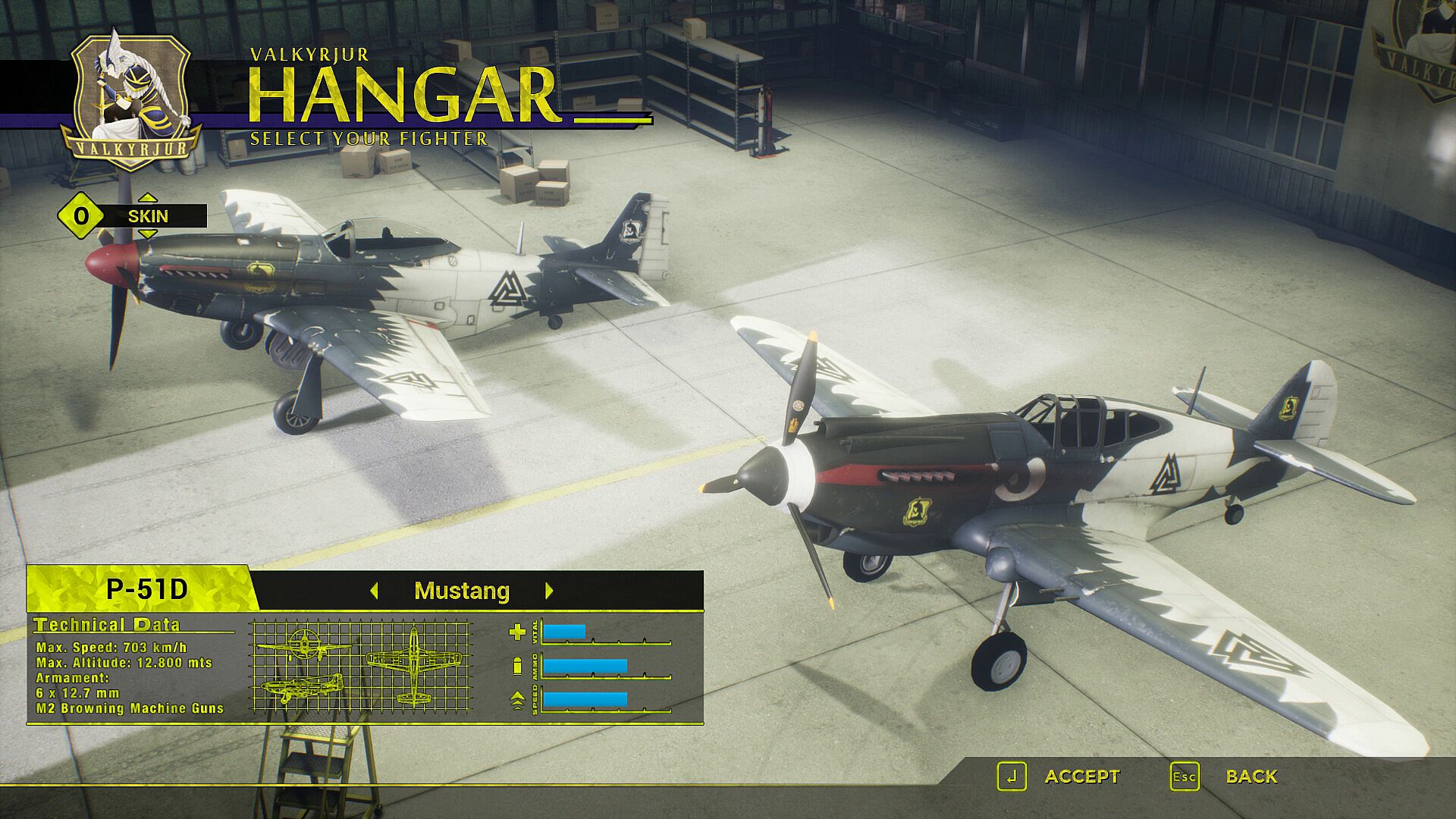Select the next fighter with the right arrow

pos(550,591)
